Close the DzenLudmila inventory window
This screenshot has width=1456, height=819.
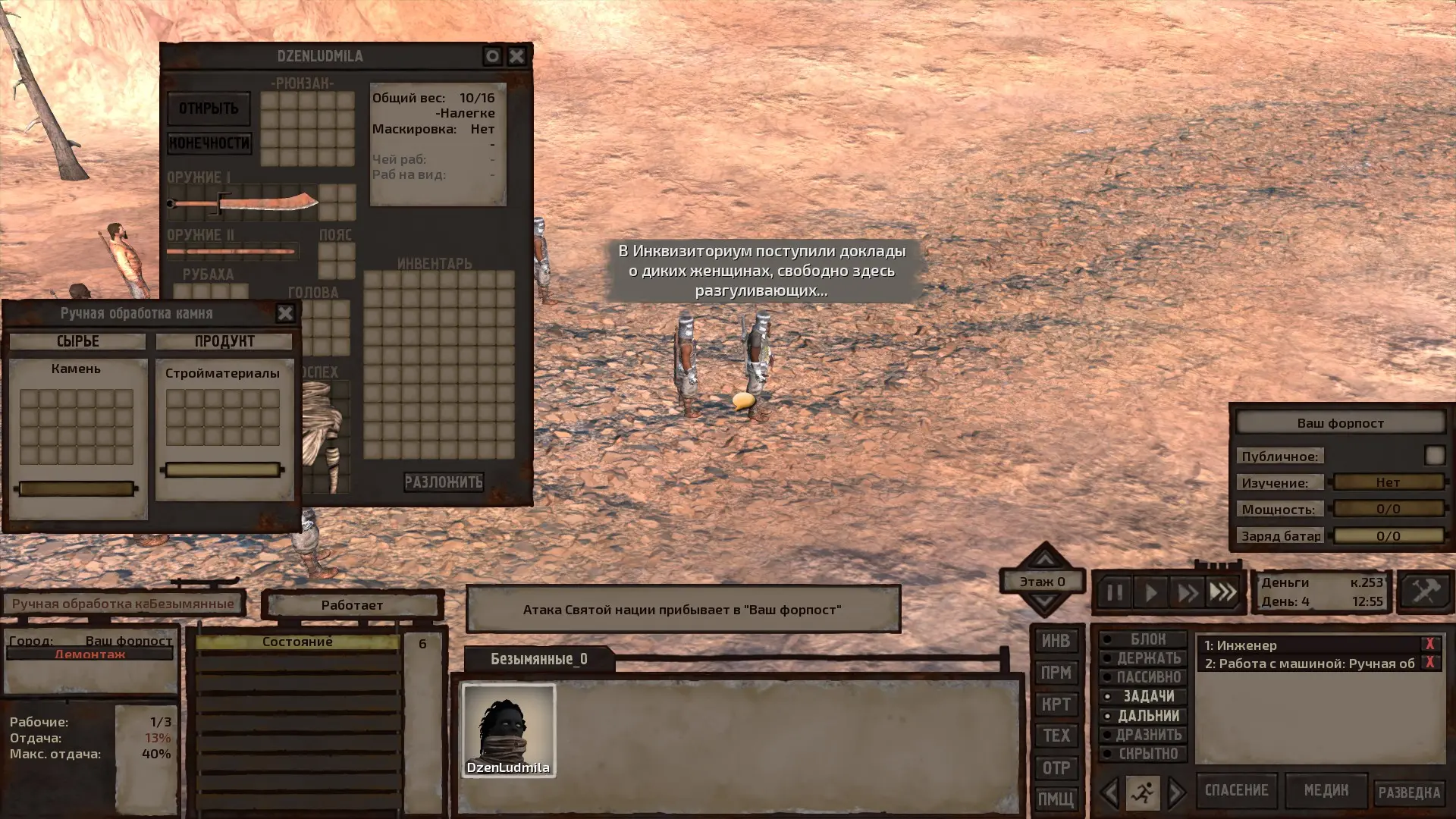point(516,56)
